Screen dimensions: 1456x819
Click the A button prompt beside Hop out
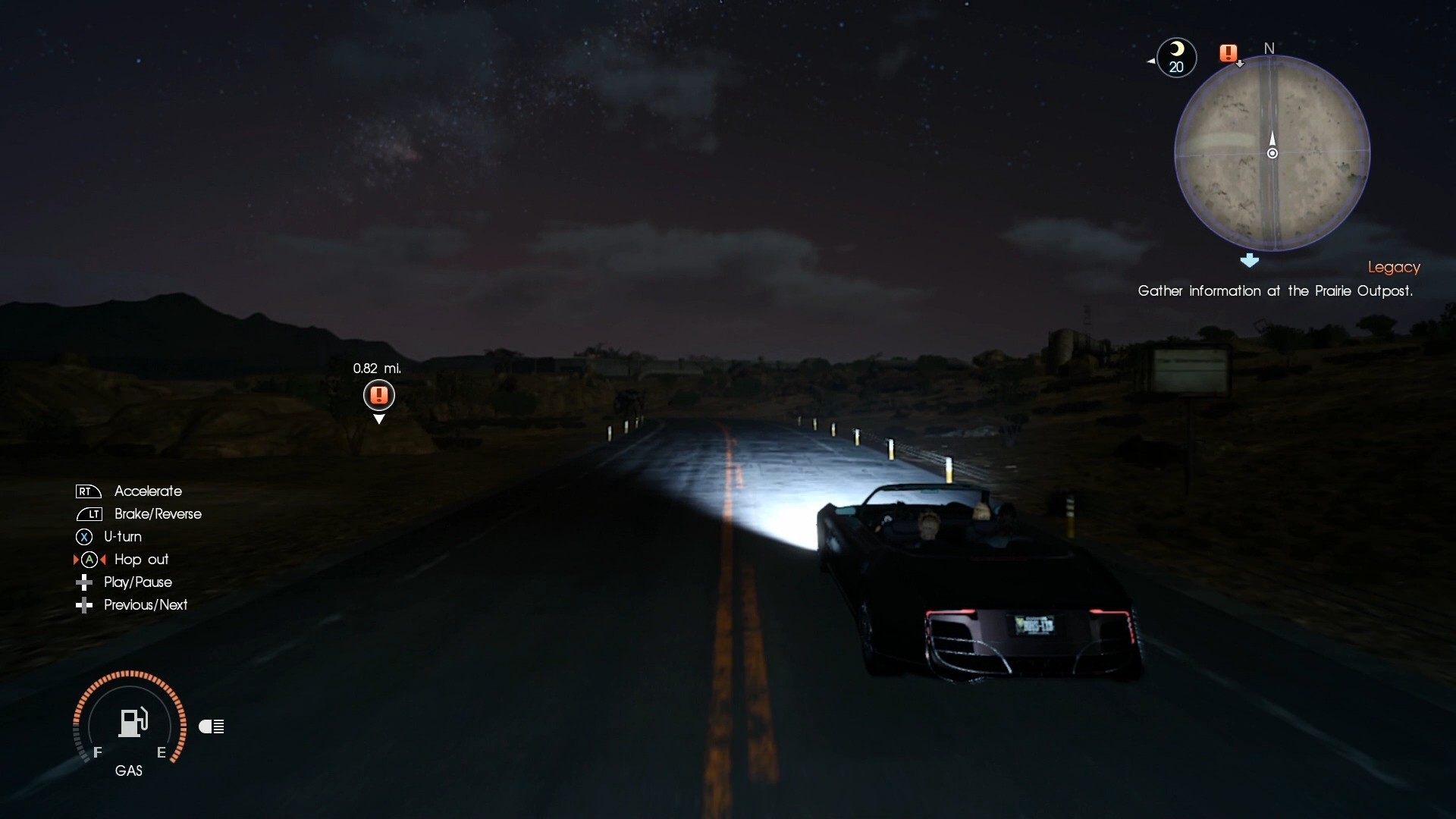[89, 560]
